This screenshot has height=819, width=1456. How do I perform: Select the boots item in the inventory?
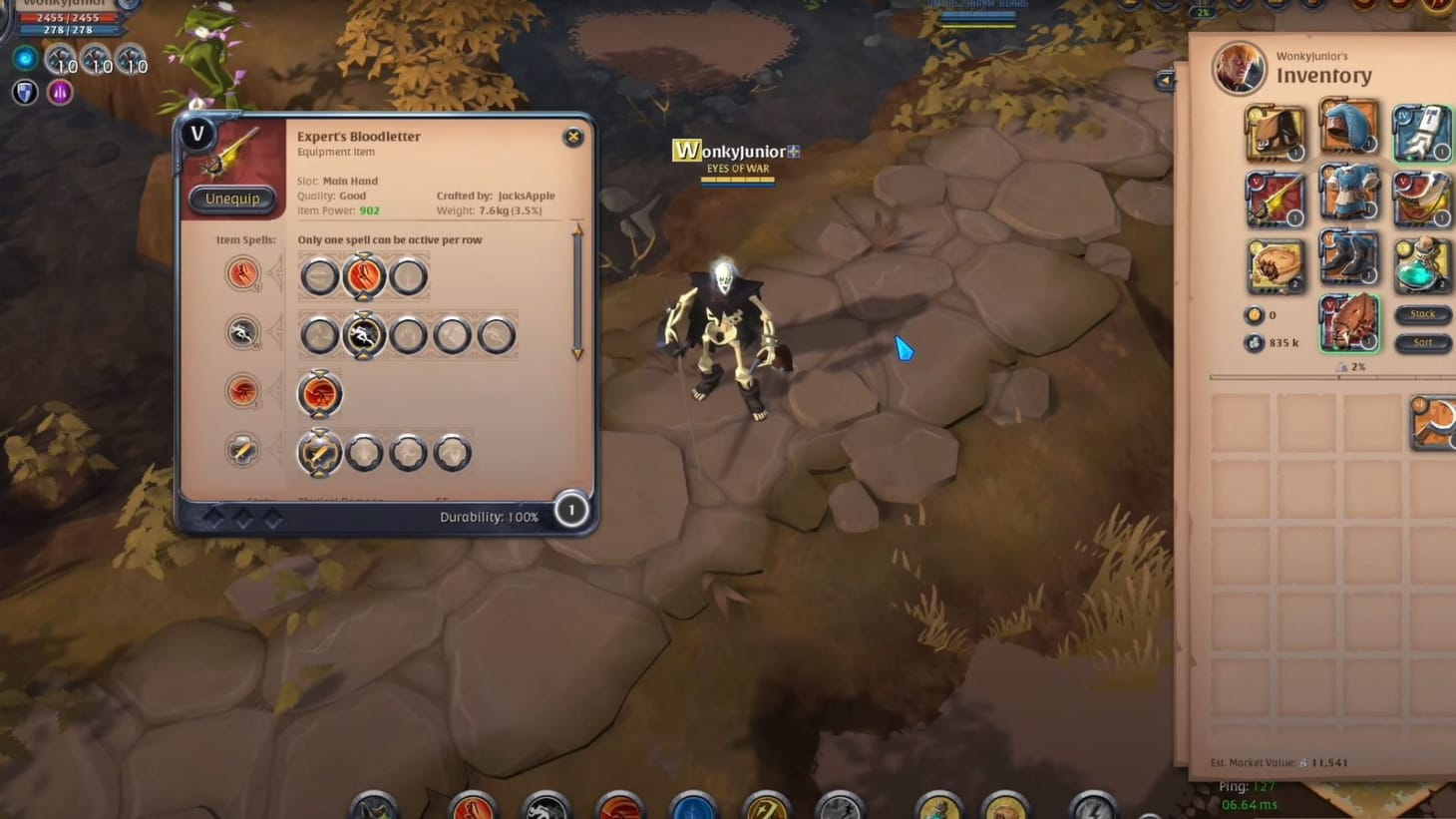point(1348,256)
